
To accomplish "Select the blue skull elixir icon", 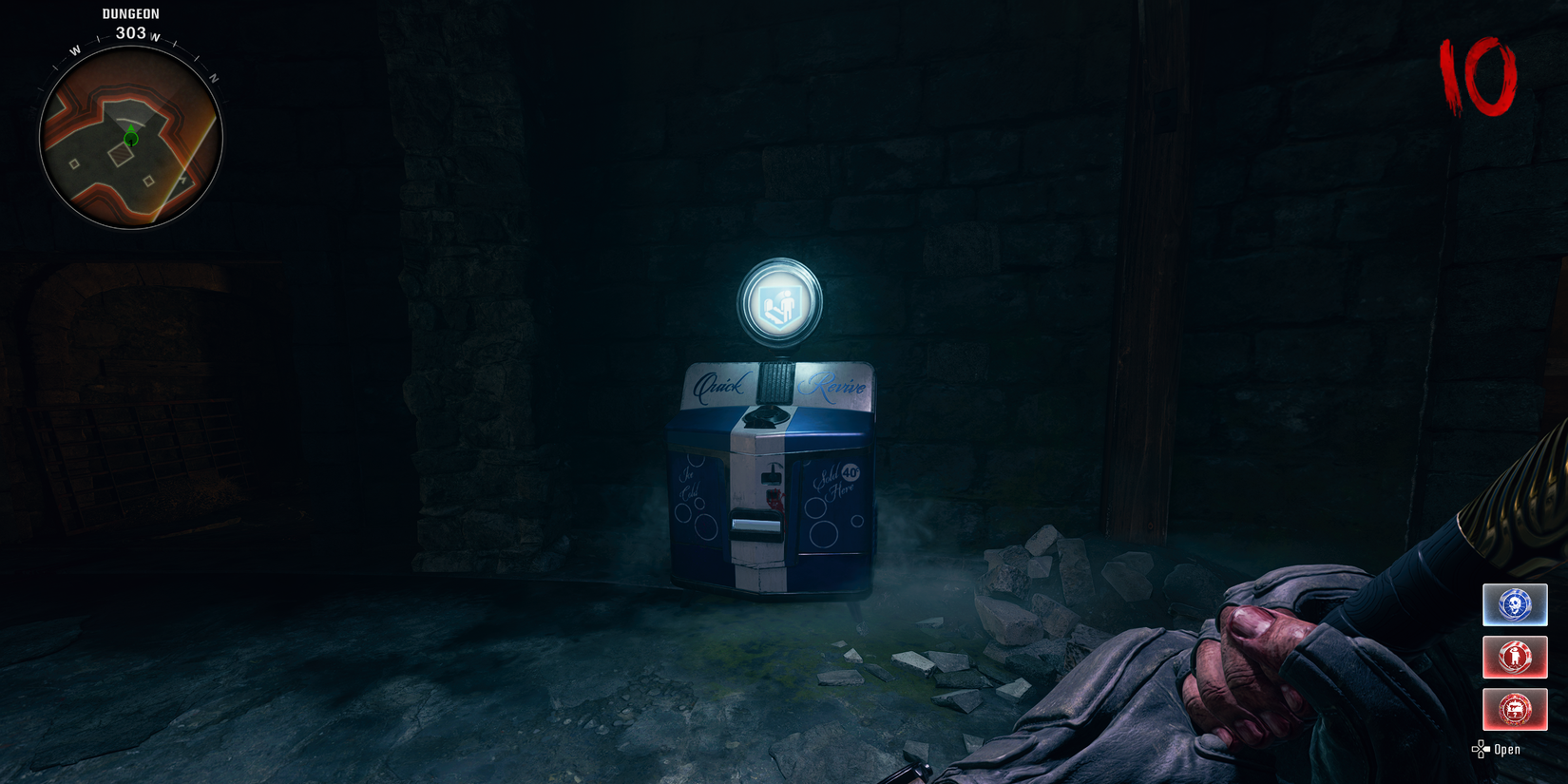I will tap(1515, 603).
